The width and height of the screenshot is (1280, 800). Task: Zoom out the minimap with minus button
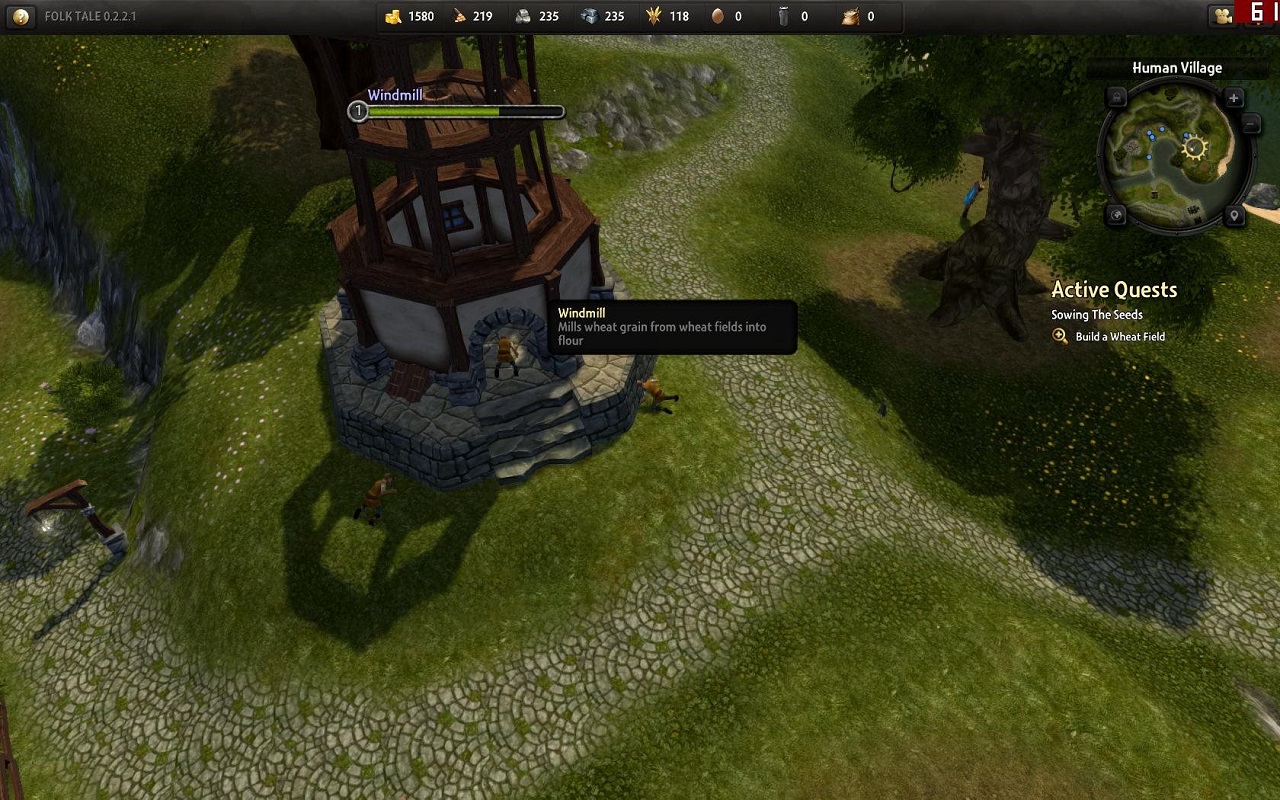(x=1250, y=122)
